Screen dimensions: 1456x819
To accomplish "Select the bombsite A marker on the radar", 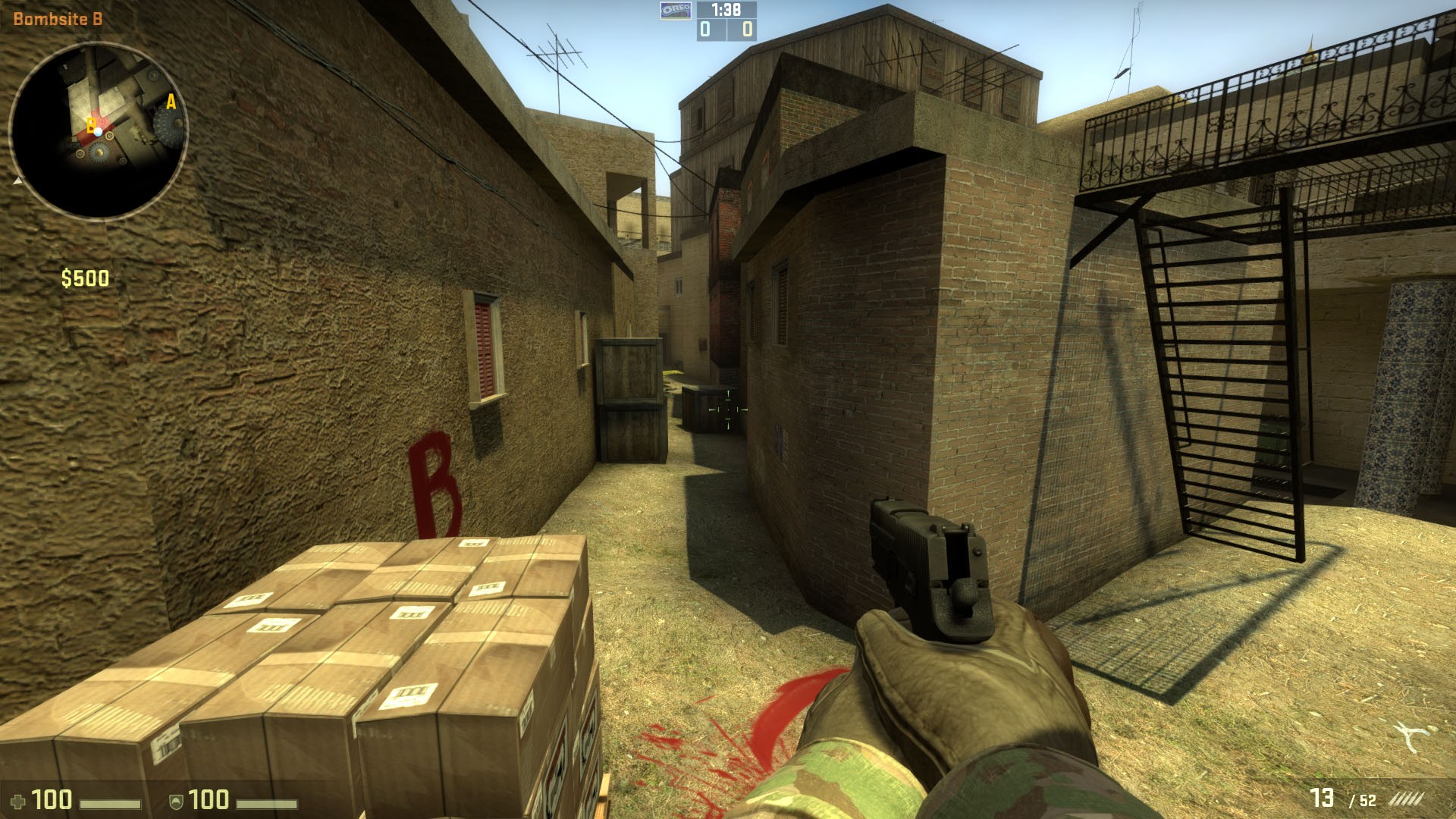I will [171, 102].
